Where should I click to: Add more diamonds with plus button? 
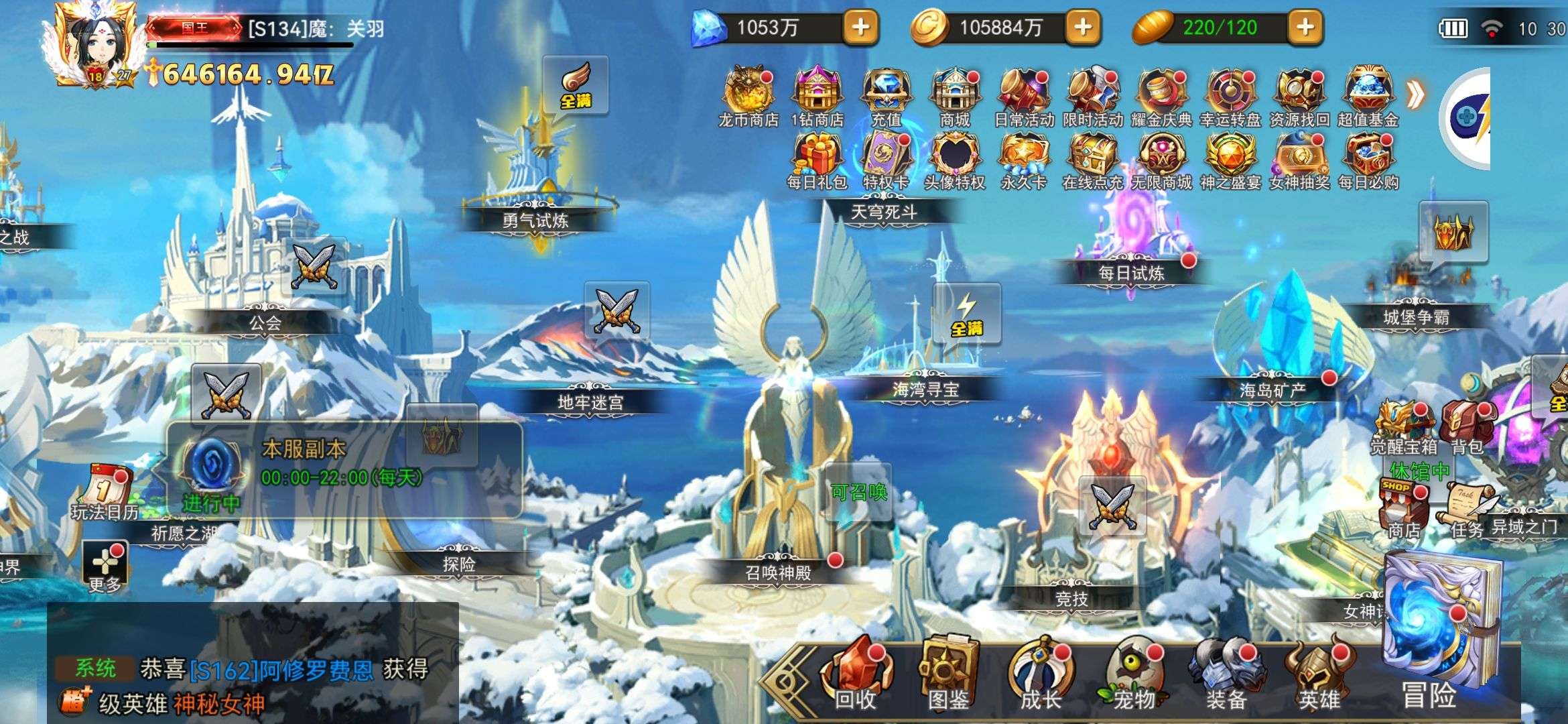point(860,27)
